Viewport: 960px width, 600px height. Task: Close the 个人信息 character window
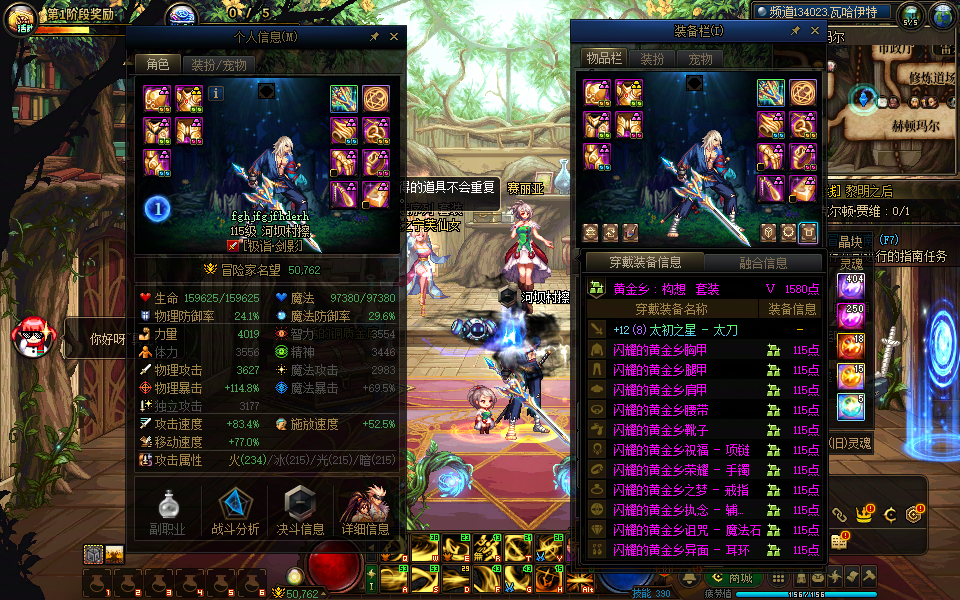394,36
